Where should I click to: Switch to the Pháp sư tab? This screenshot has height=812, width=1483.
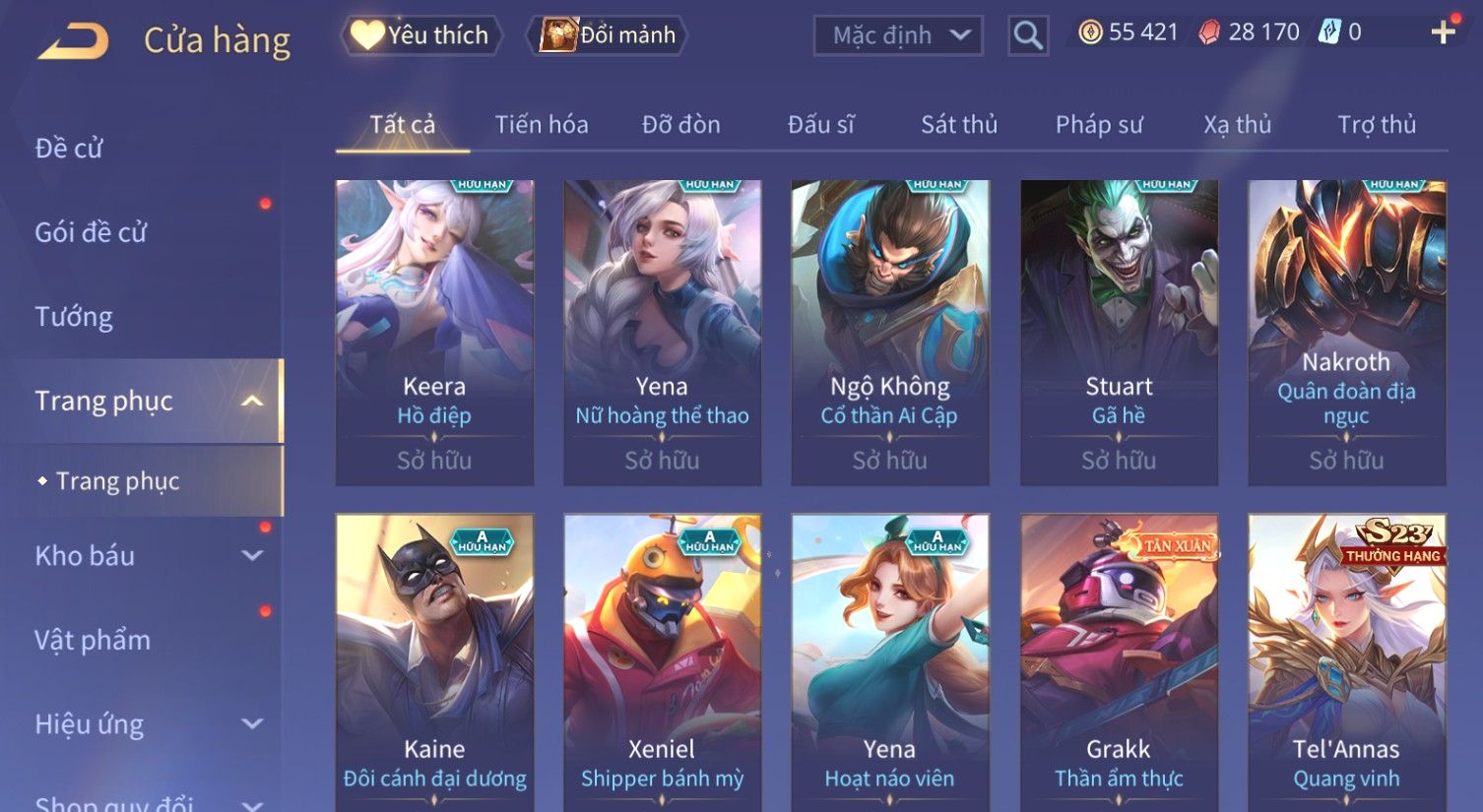click(1099, 125)
